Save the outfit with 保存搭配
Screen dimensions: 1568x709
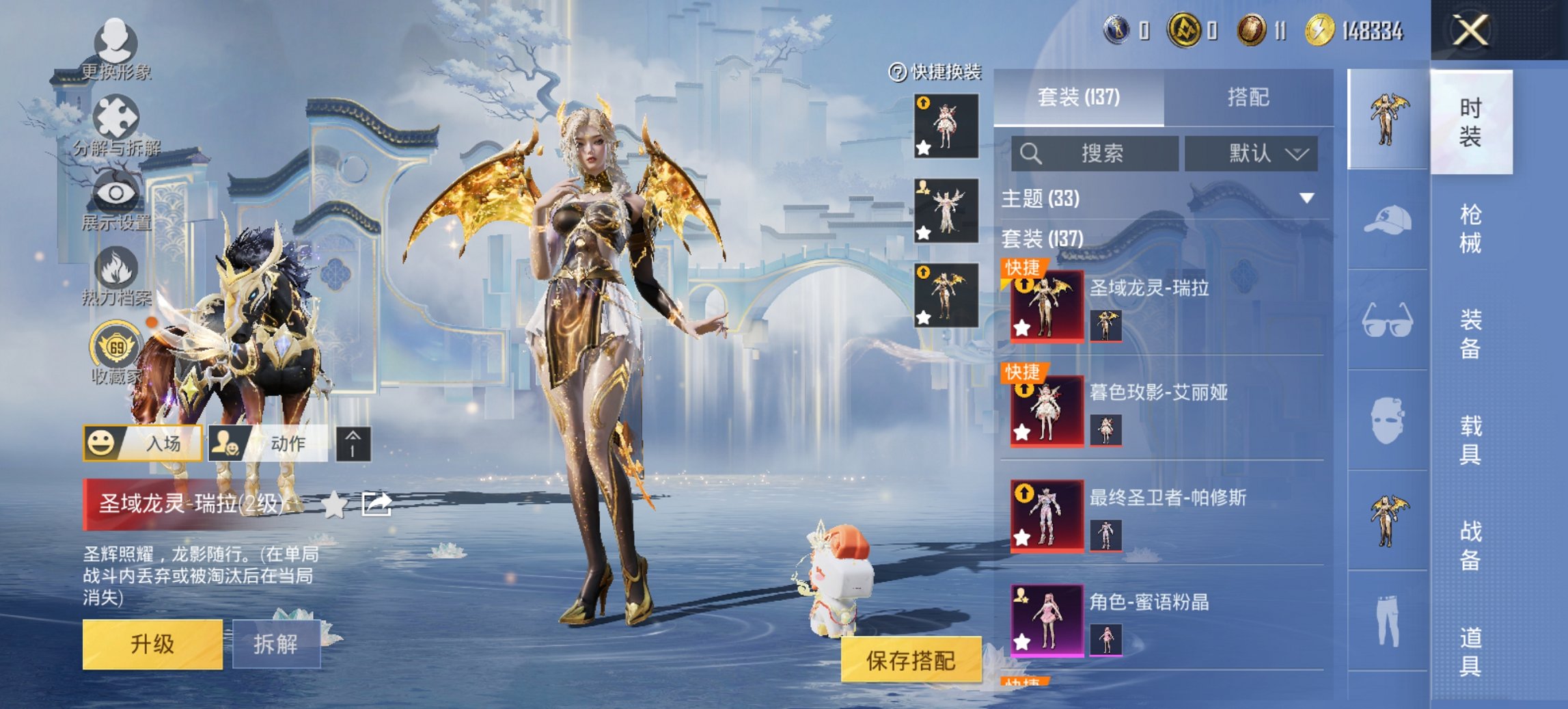(910, 660)
